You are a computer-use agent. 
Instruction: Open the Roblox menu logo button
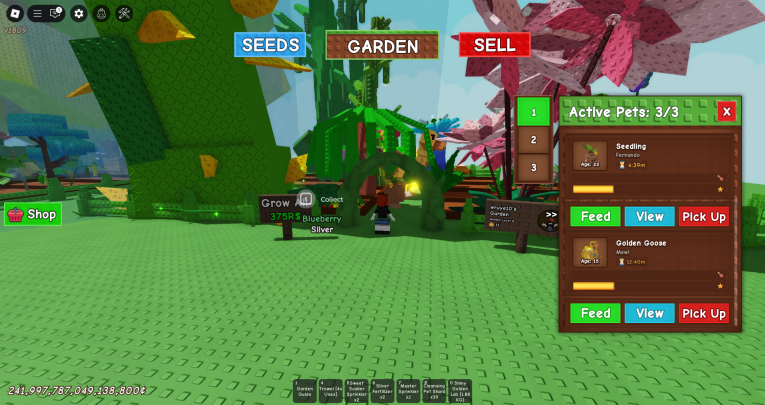[x=14, y=13]
